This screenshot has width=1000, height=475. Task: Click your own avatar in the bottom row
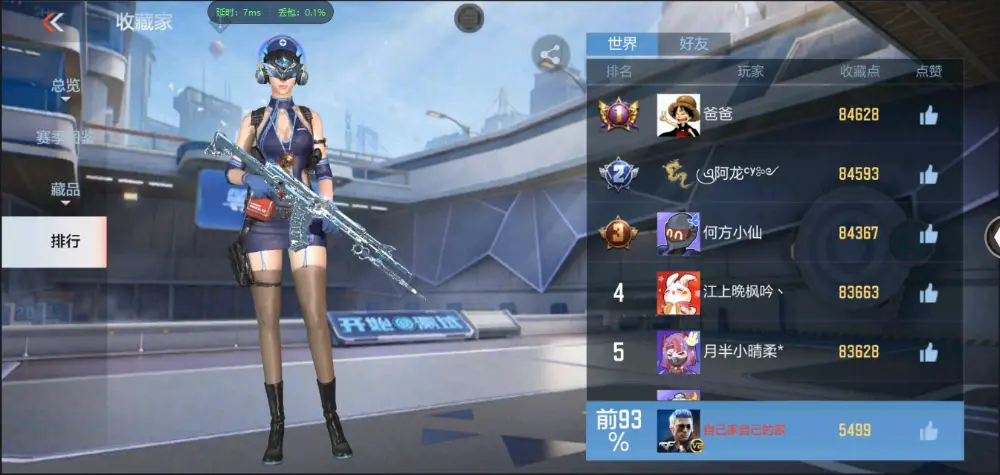(677, 430)
